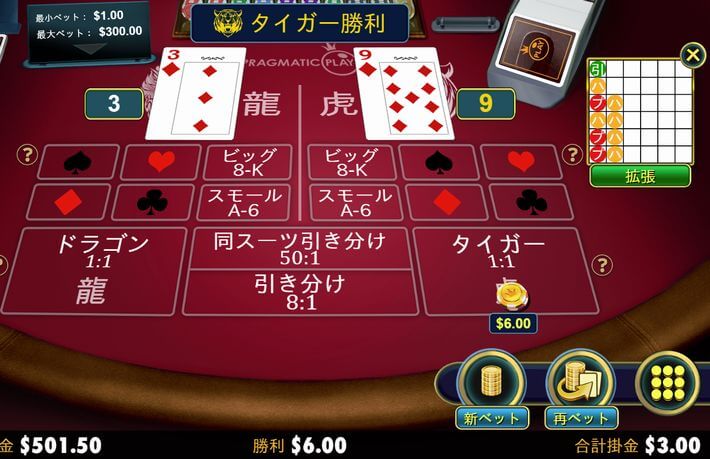
Task: Click the 新ベット new bet button
Action: point(491,387)
